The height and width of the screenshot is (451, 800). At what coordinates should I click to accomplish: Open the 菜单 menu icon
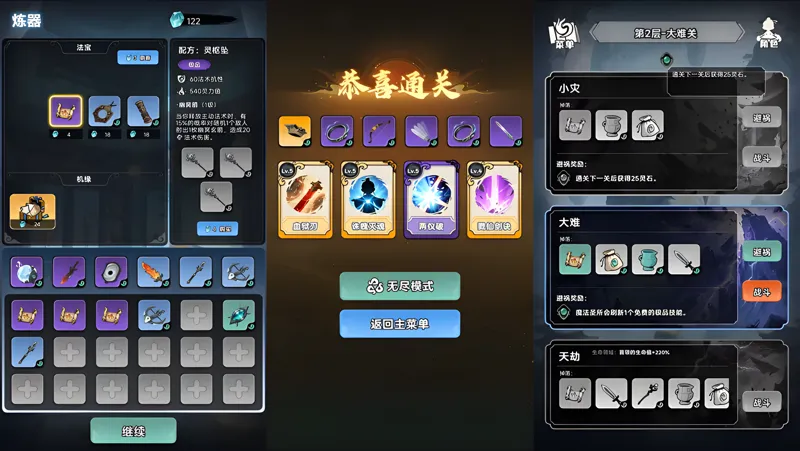point(563,32)
